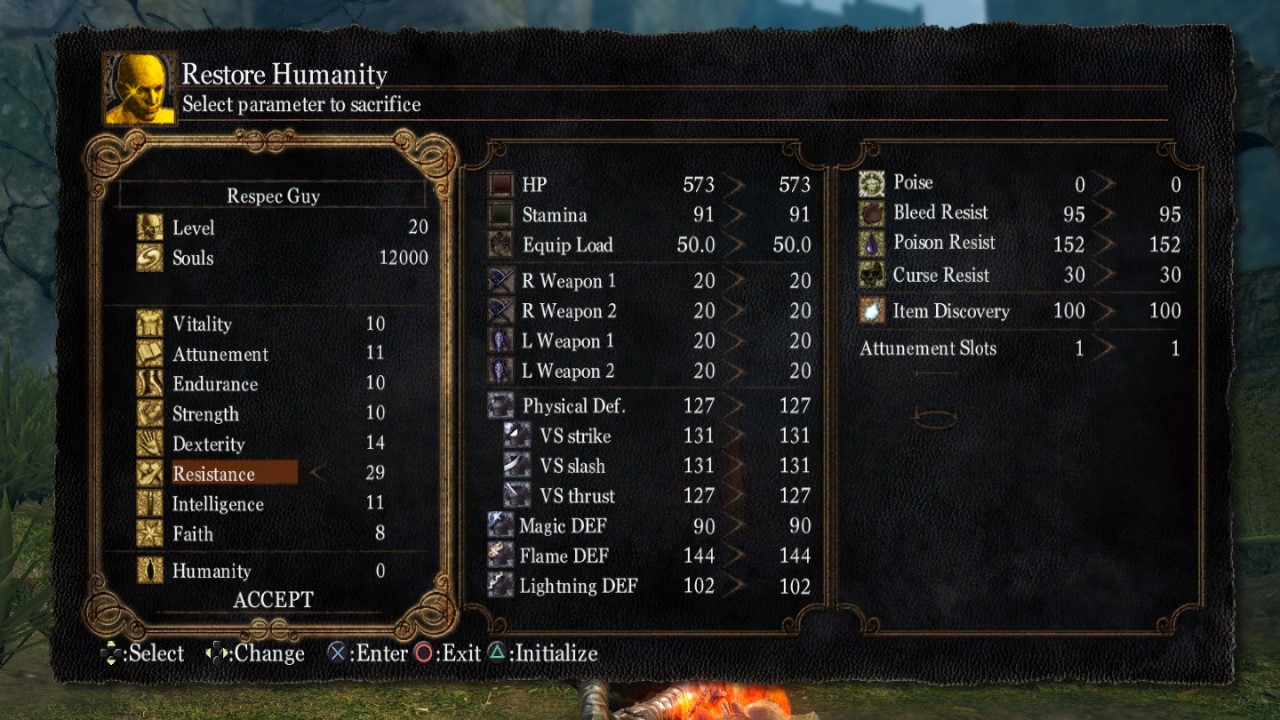Click the highlighted Resistance entry
The image size is (1280, 720).
(x=214, y=474)
